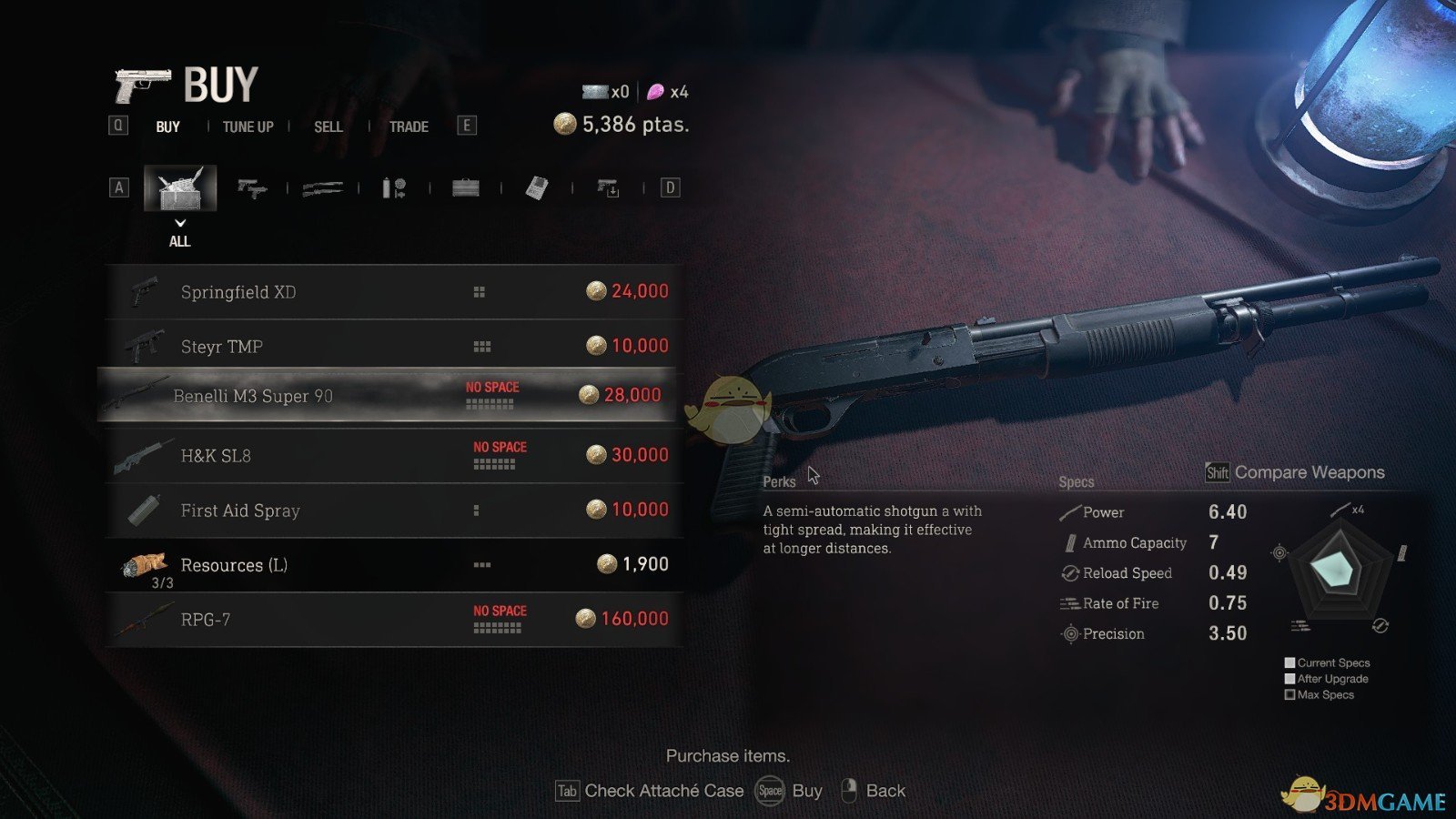Filter by the long guns category icon

322,188
